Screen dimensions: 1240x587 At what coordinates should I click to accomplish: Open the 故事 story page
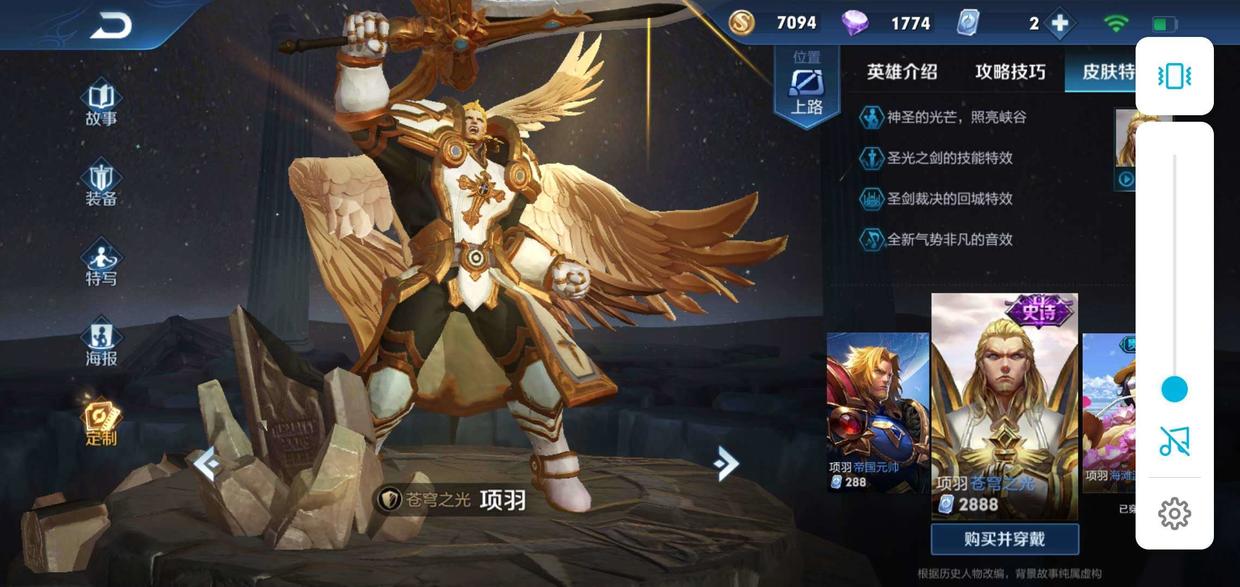point(101,104)
